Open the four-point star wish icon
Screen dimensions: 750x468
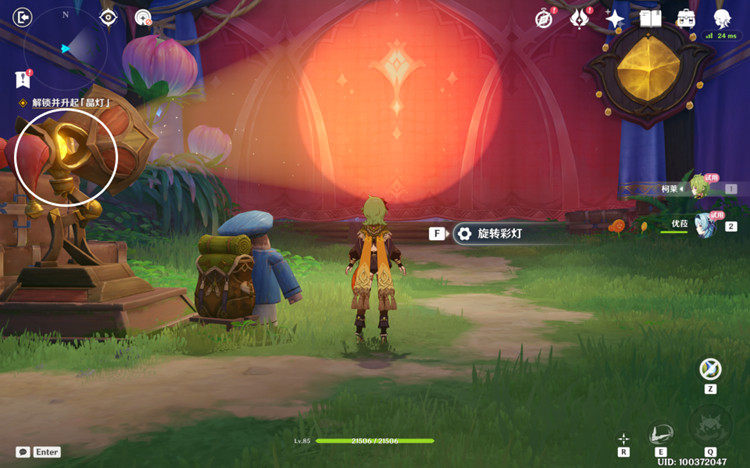pos(615,19)
